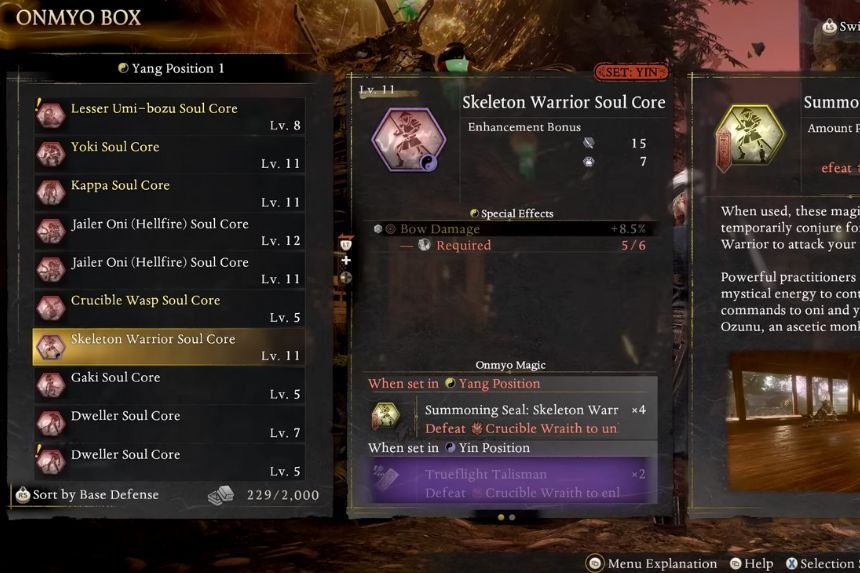Viewport: 860px width, 573px height.
Task: Select the Lv. 5 Dweller Soul Core
Action: [x=168, y=462]
